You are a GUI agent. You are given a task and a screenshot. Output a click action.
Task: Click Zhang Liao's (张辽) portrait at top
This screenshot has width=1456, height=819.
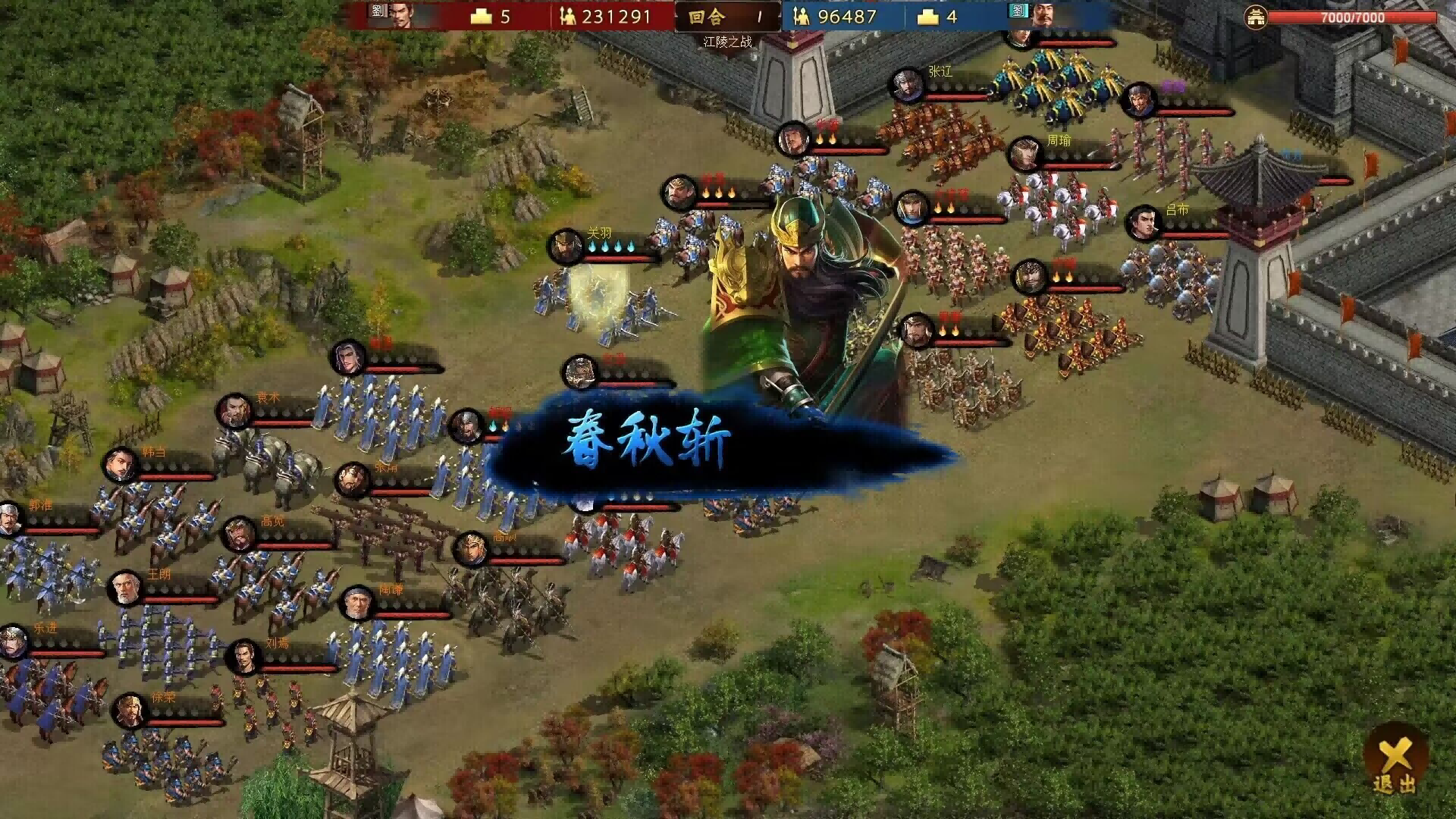click(907, 86)
